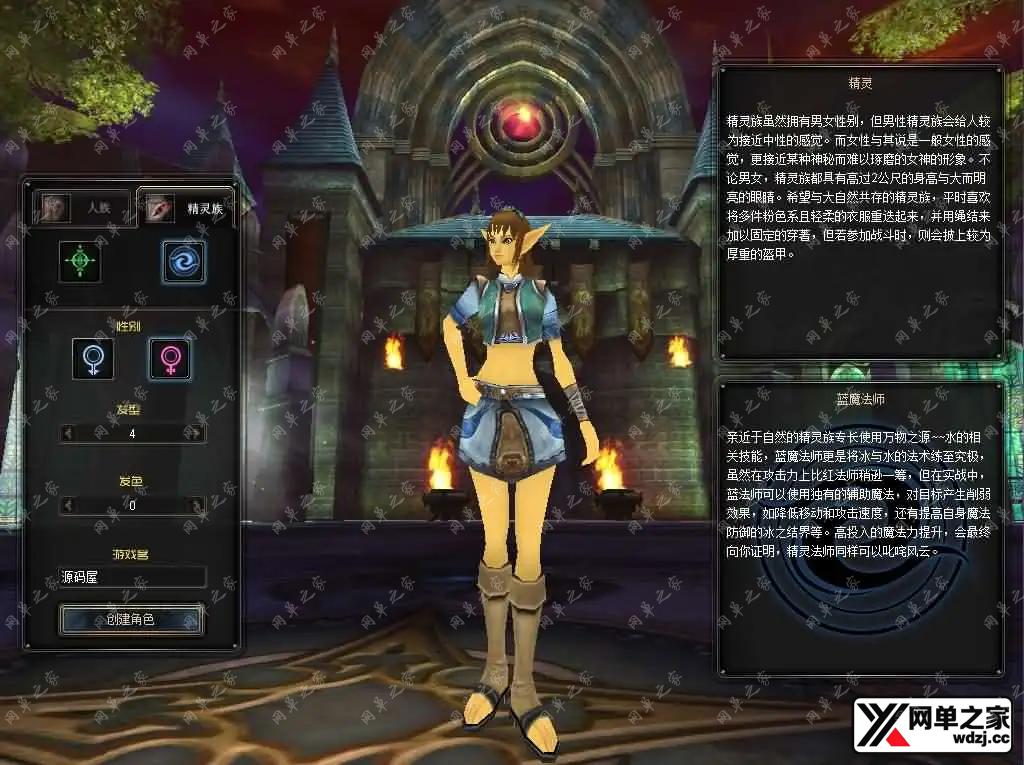Choose the green crosshair class icon
The width and height of the screenshot is (1024, 765).
[x=80, y=261]
